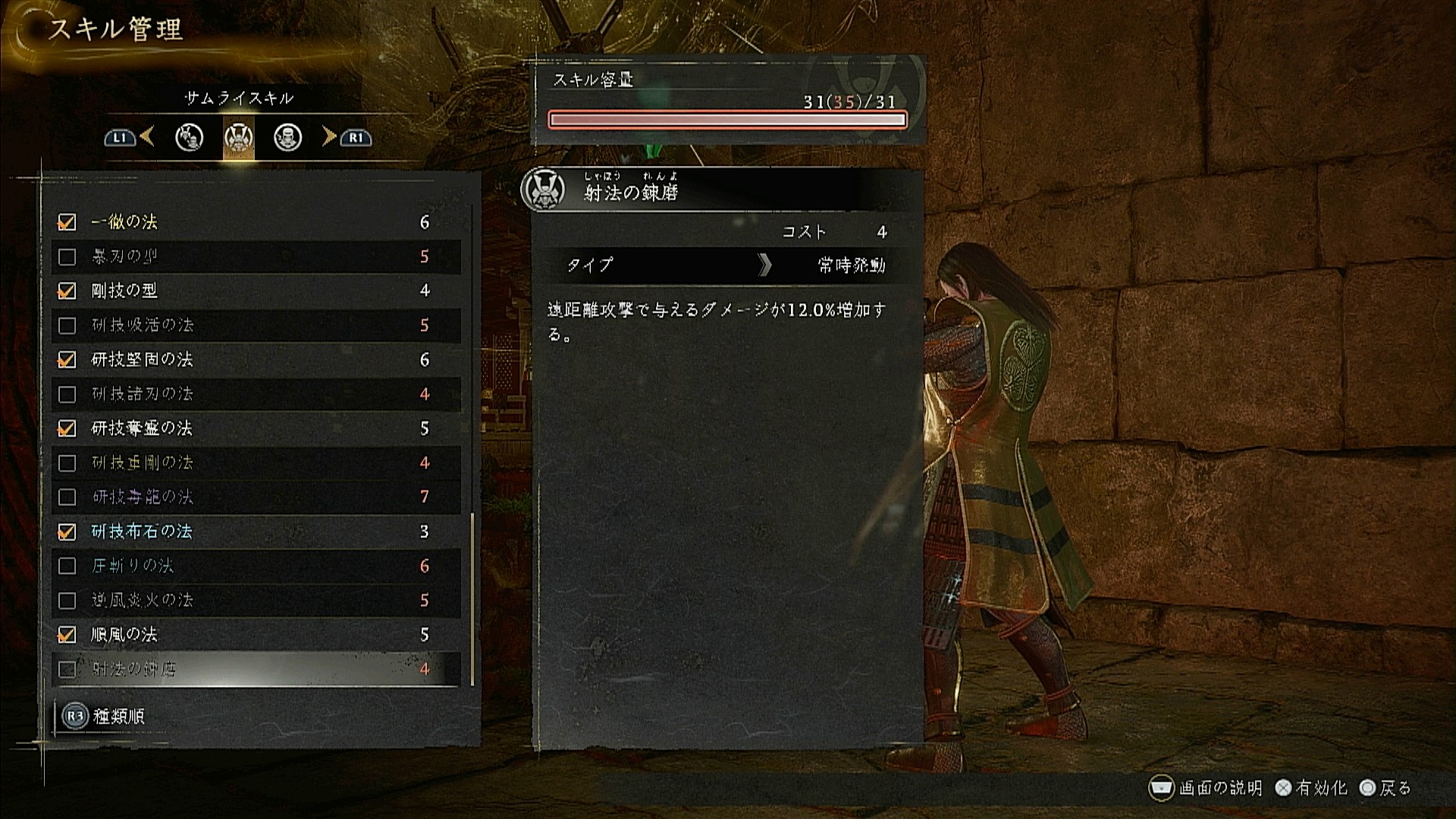
Task: Uncheck the 研技布石の法 skill
Action: [x=67, y=532]
